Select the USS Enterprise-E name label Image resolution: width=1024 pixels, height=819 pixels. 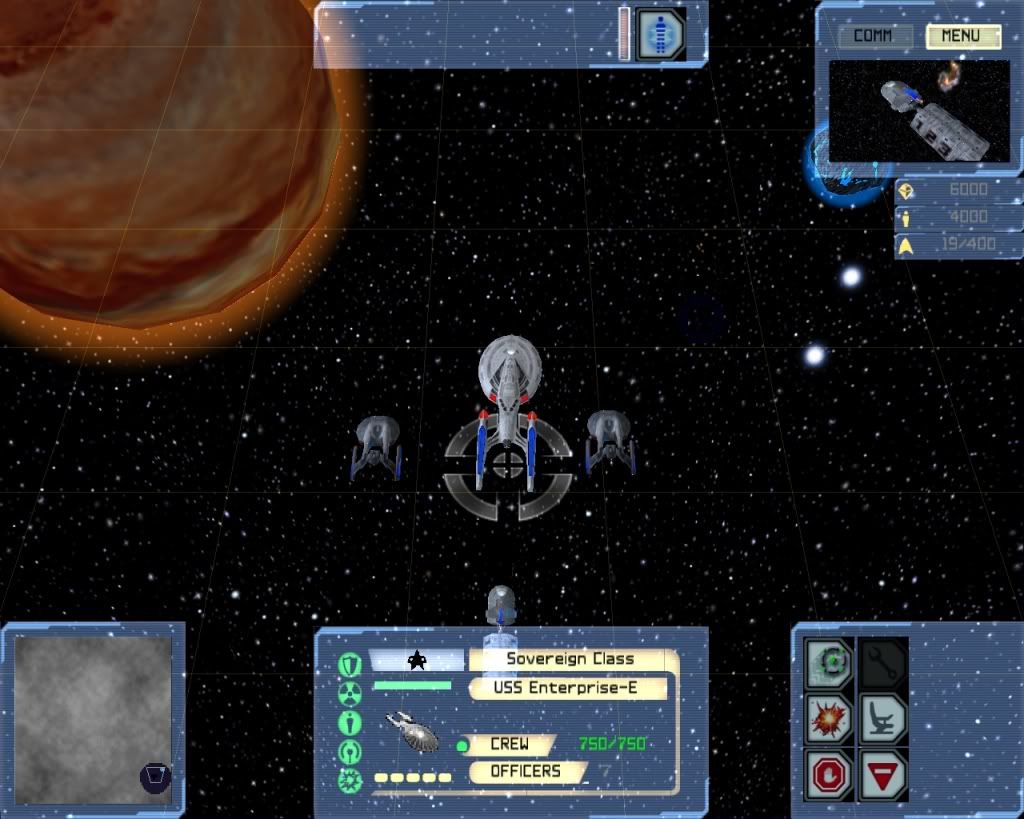click(x=566, y=688)
